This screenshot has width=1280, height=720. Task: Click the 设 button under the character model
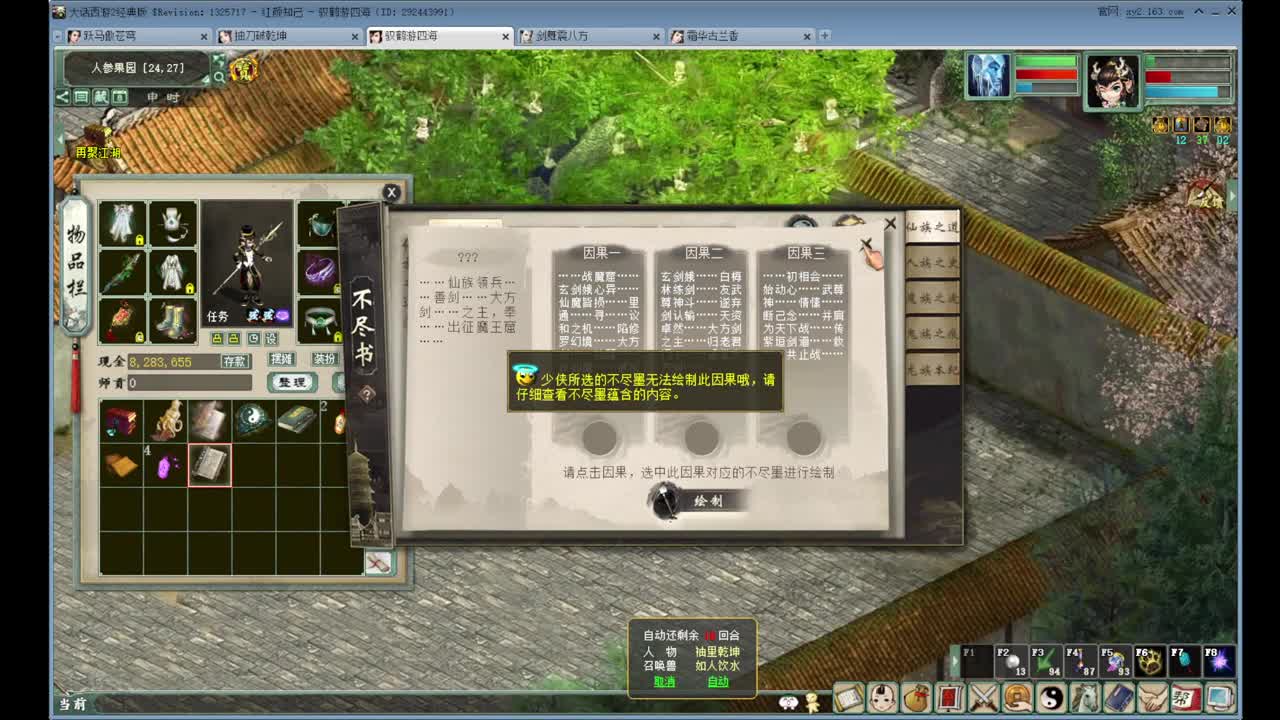272,338
